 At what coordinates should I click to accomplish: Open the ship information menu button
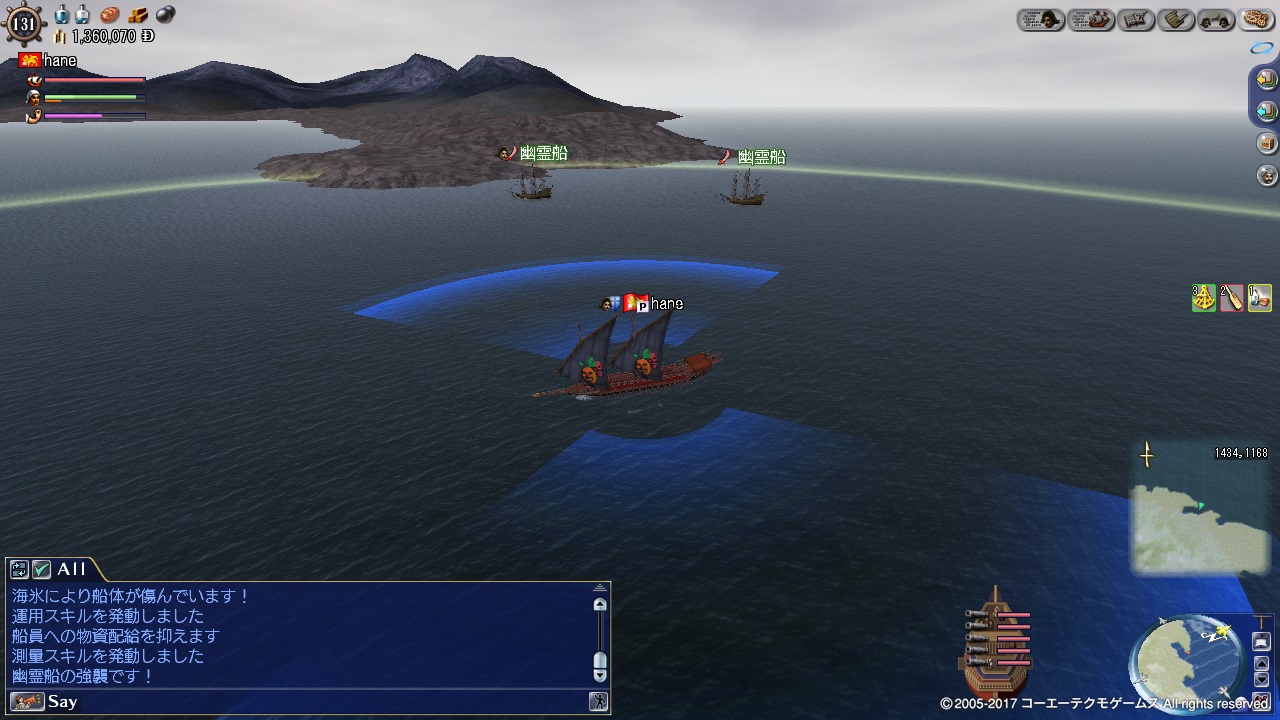1091,19
